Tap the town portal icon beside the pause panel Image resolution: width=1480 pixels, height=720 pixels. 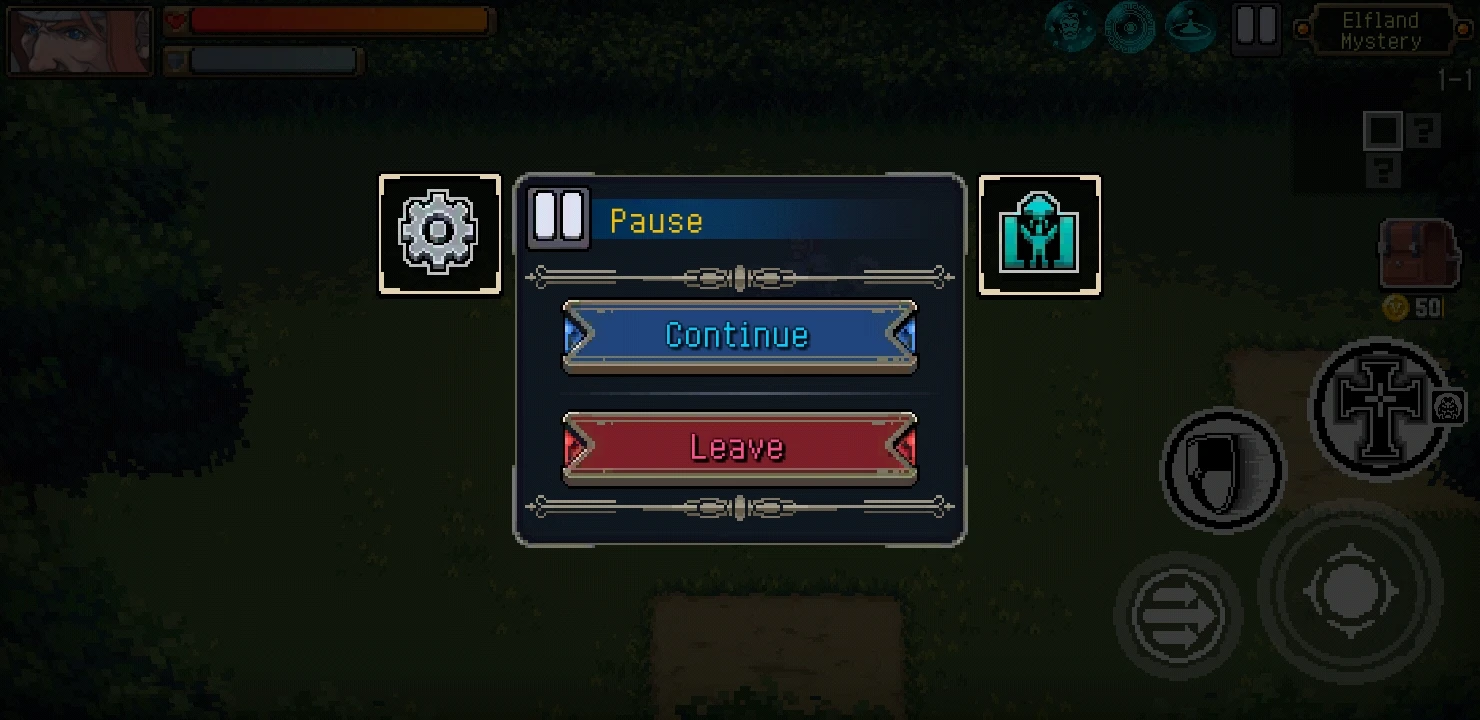[1040, 232]
